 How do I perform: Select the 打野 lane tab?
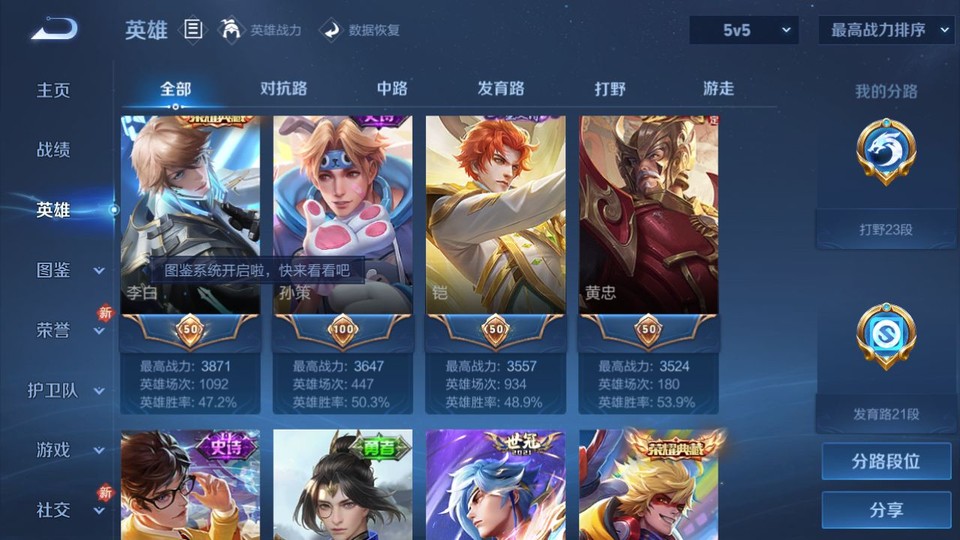[x=610, y=88]
